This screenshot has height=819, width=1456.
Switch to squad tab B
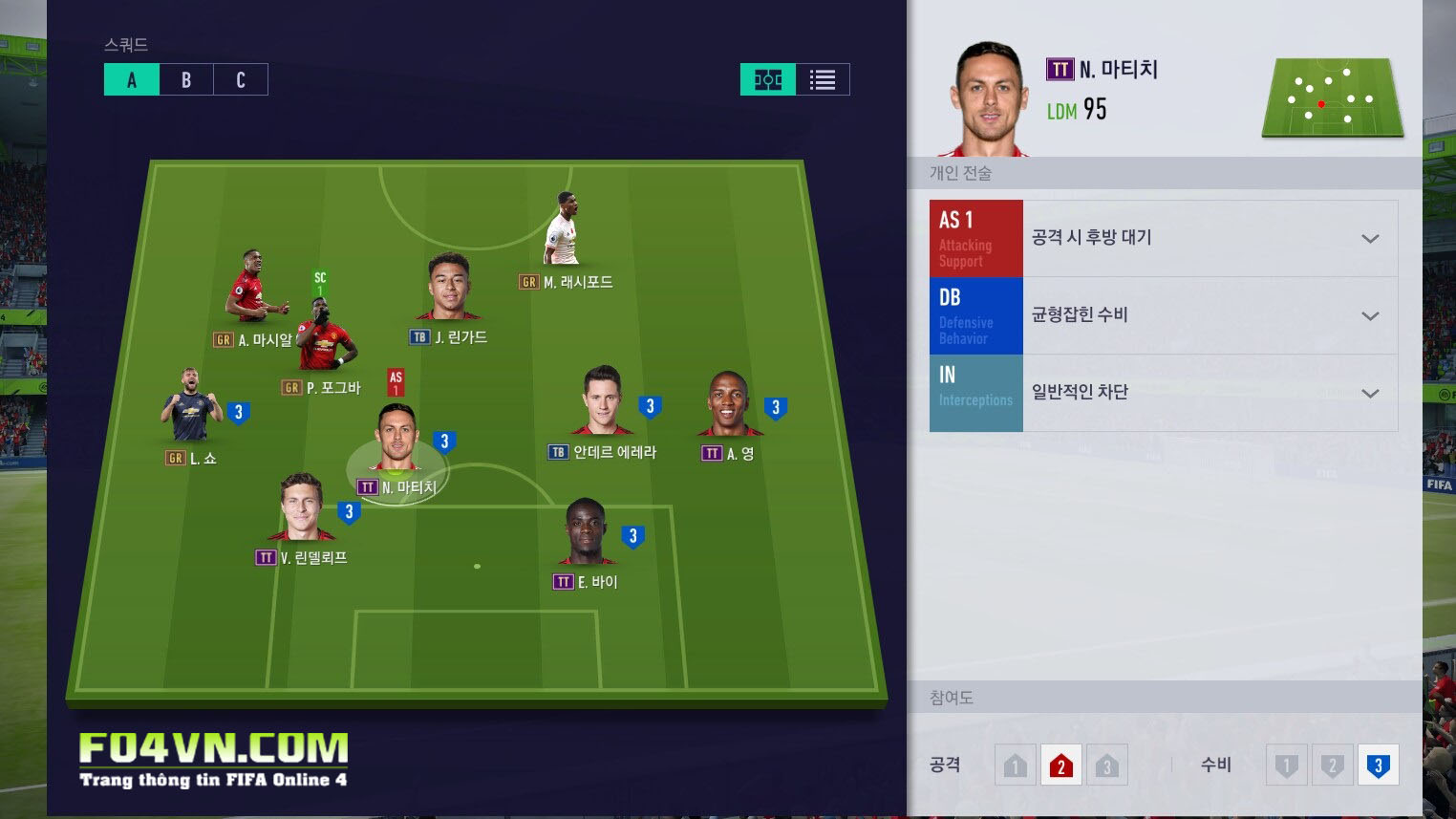point(186,80)
